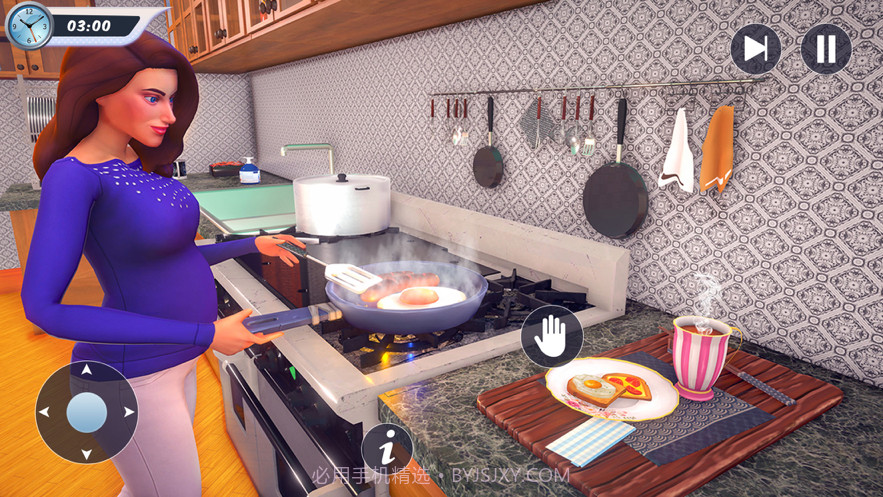883x497 pixels.
Task: Pause the game
Action: pyautogui.click(x=826, y=48)
